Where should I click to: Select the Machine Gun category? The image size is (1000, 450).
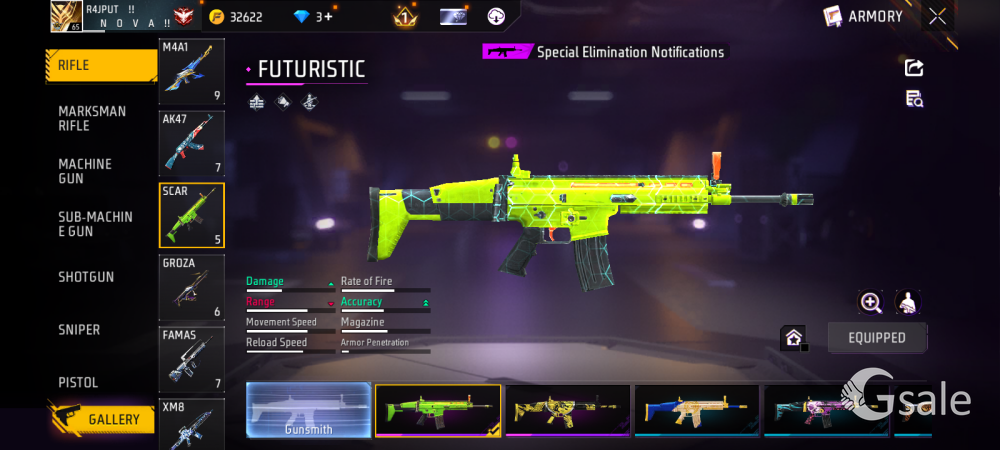86,171
